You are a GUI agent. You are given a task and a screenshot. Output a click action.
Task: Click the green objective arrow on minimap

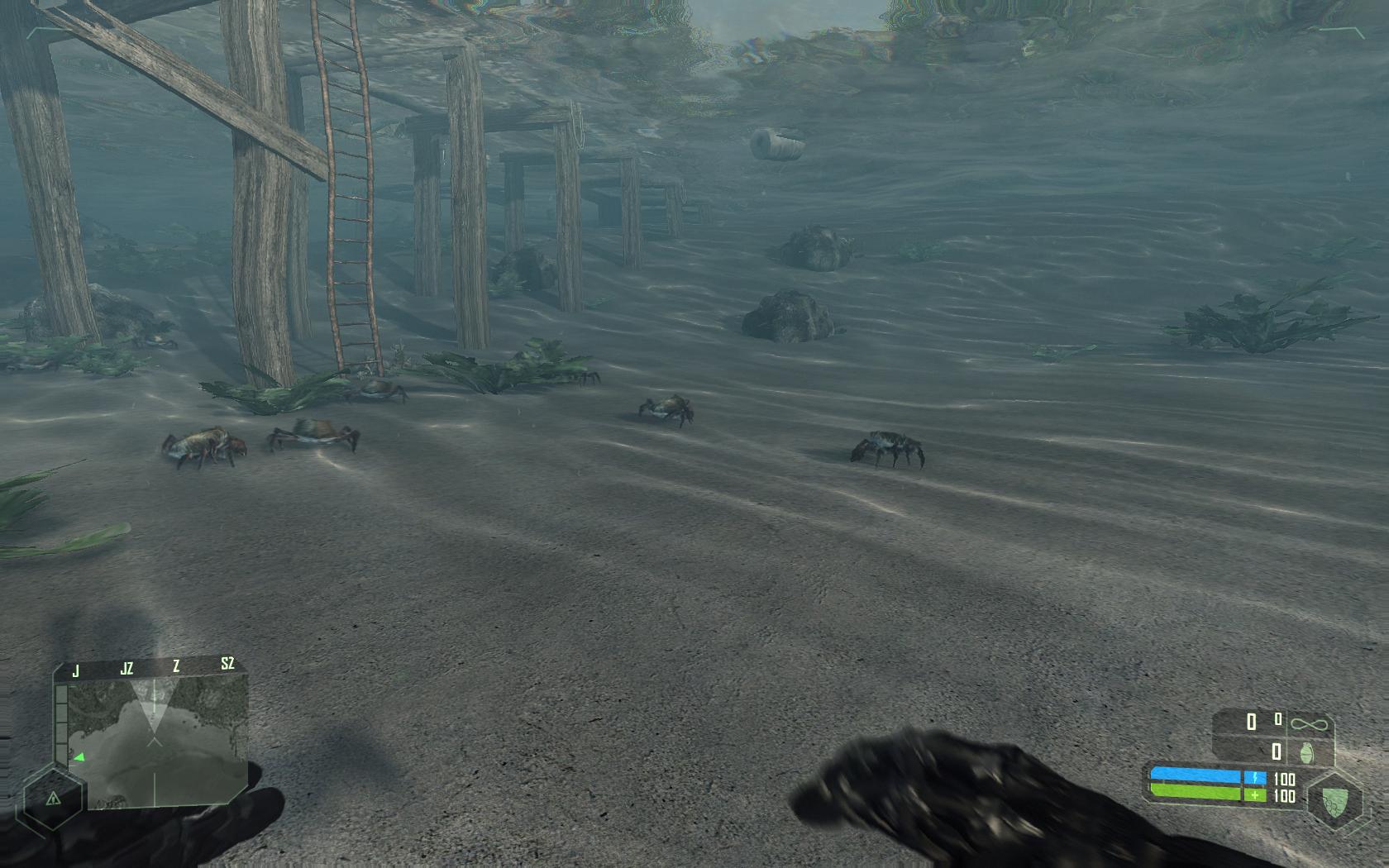pos(80,756)
